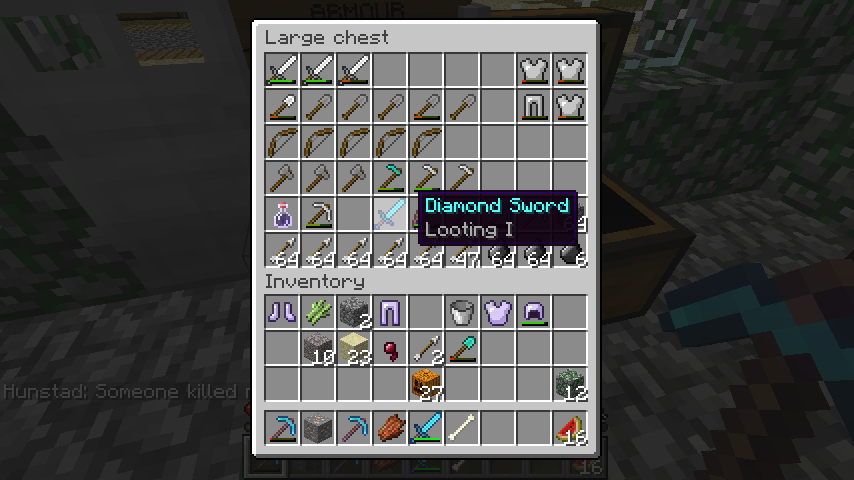Screen dimensions: 854x480
Task: Pick up the enchanted helmet in inventory
Action: pos(535,313)
